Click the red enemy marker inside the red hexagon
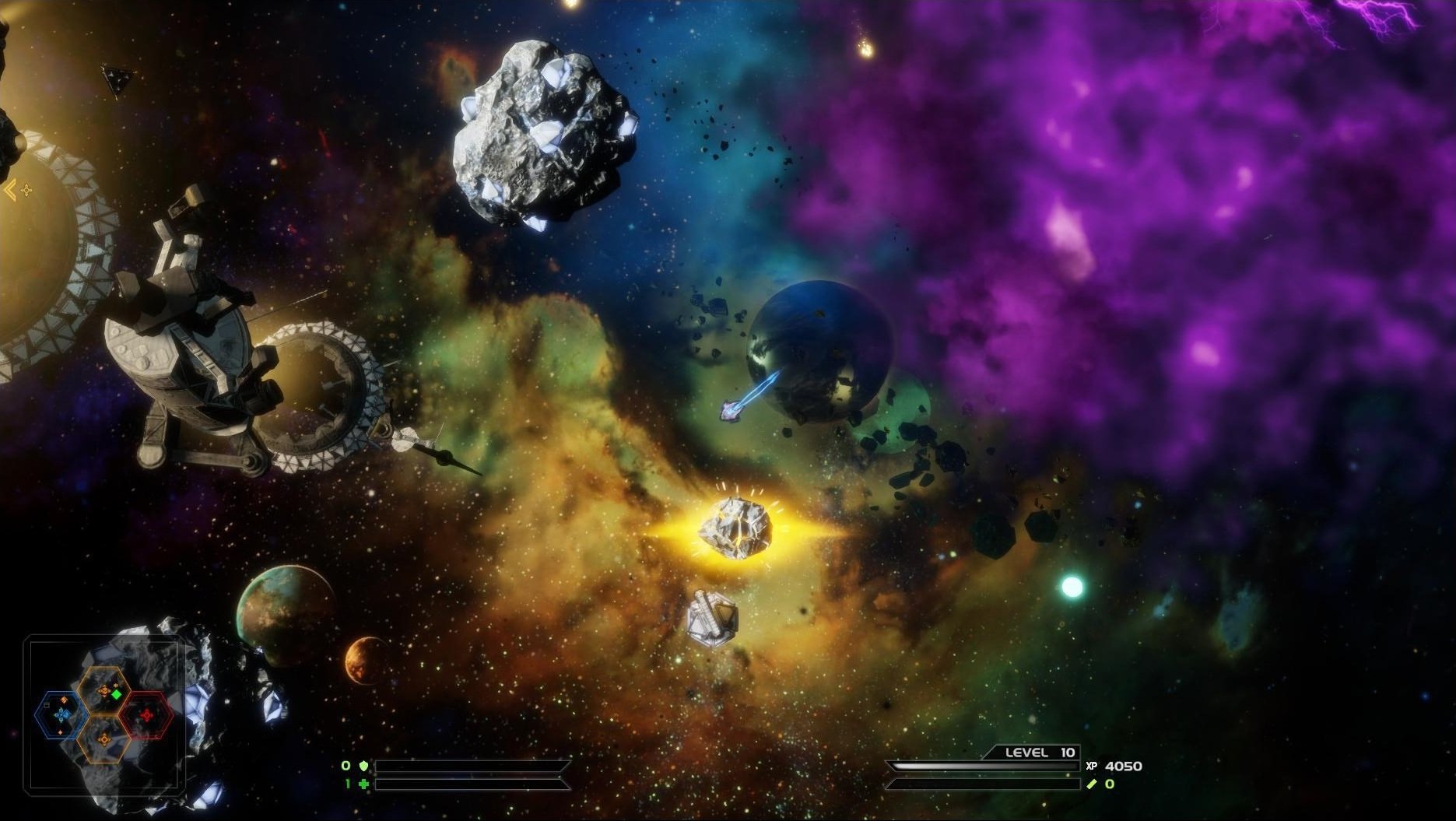The image size is (1456, 821). (x=147, y=714)
